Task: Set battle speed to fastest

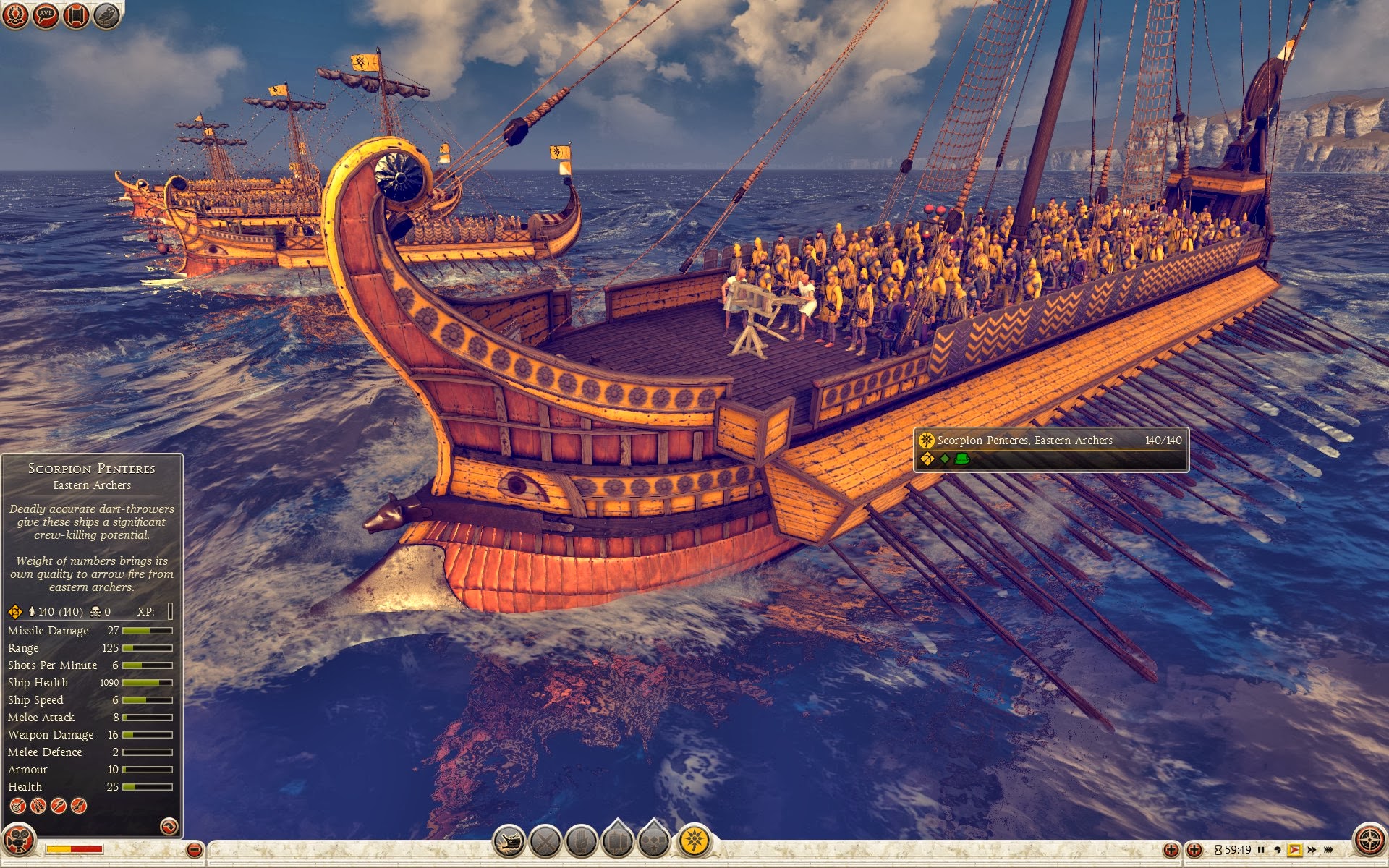Action: coord(1329,850)
